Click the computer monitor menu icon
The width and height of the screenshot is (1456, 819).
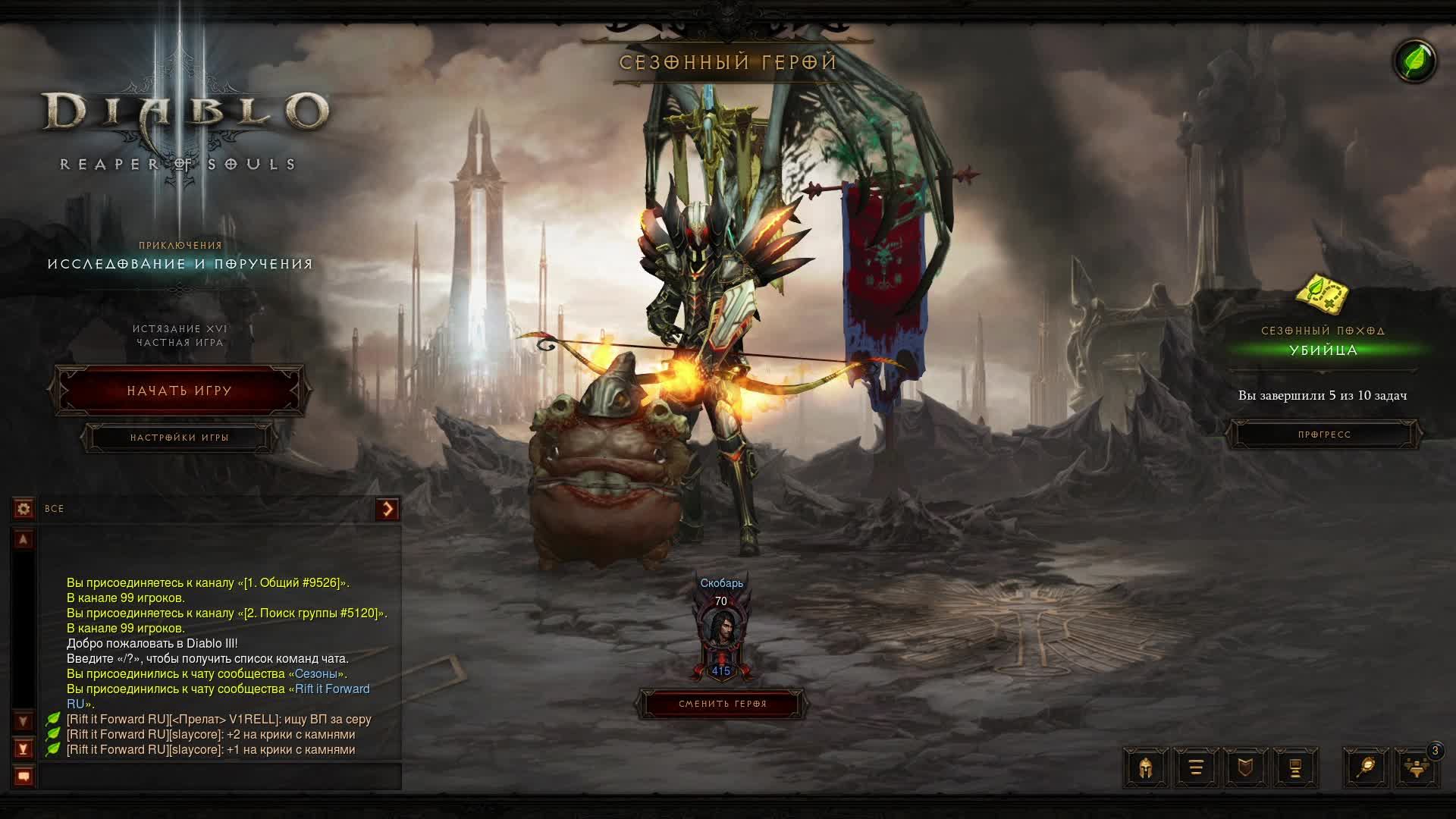tap(1295, 767)
